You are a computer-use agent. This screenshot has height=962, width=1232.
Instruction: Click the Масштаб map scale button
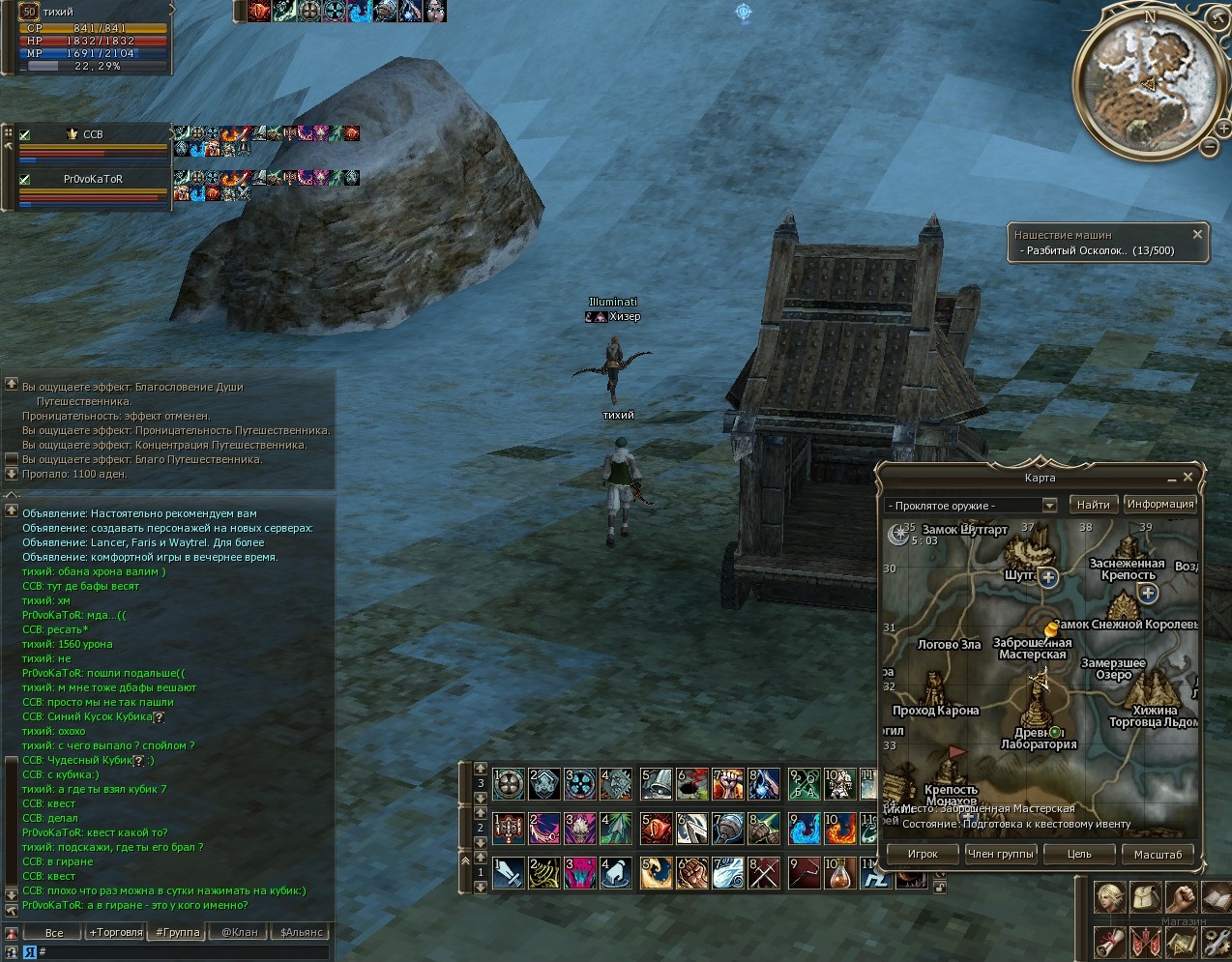coord(1158,854)
